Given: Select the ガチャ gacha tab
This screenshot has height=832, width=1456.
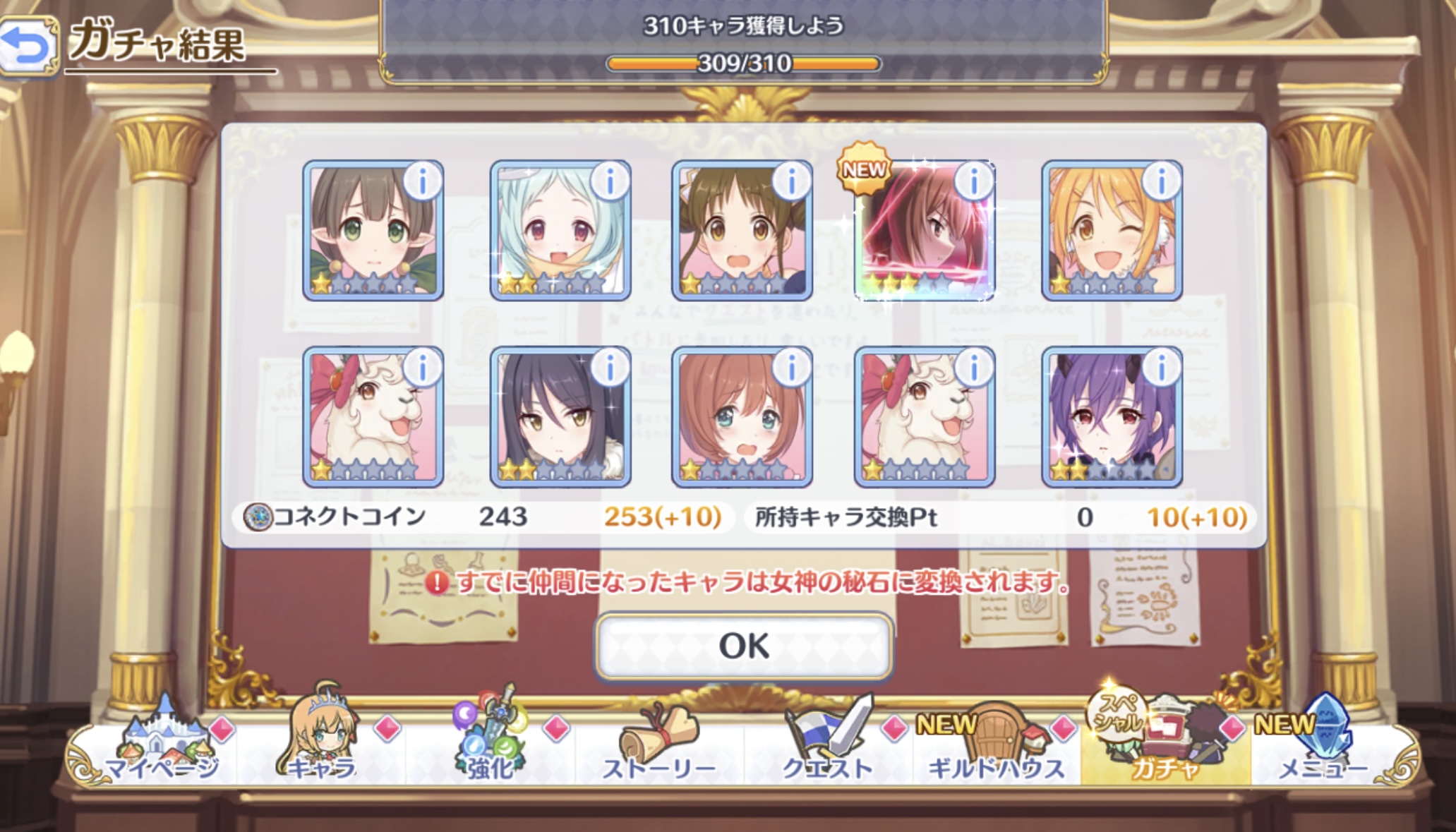Looking at the screenshot, I should [x=1165, y=749].
